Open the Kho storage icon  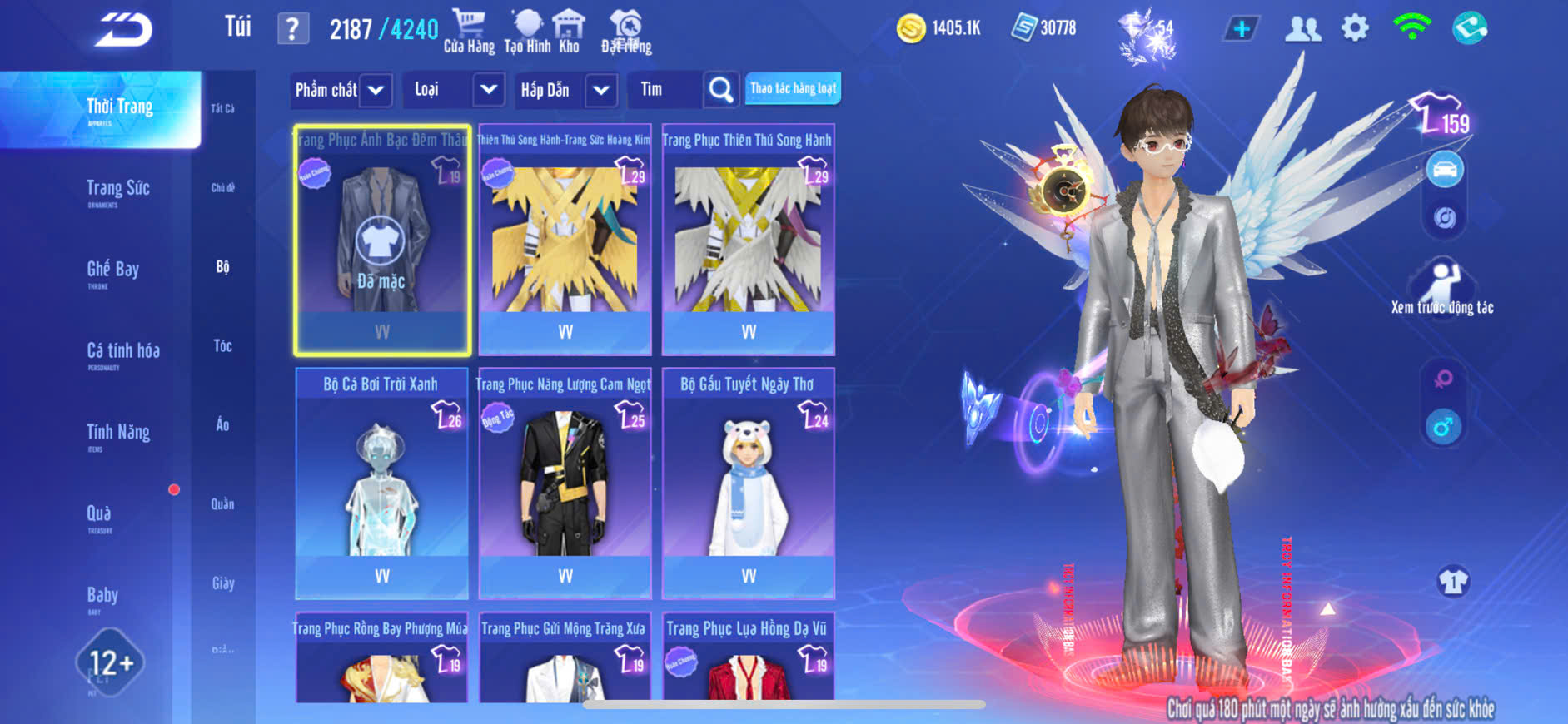pyautogui.click(x=569, y=31)
